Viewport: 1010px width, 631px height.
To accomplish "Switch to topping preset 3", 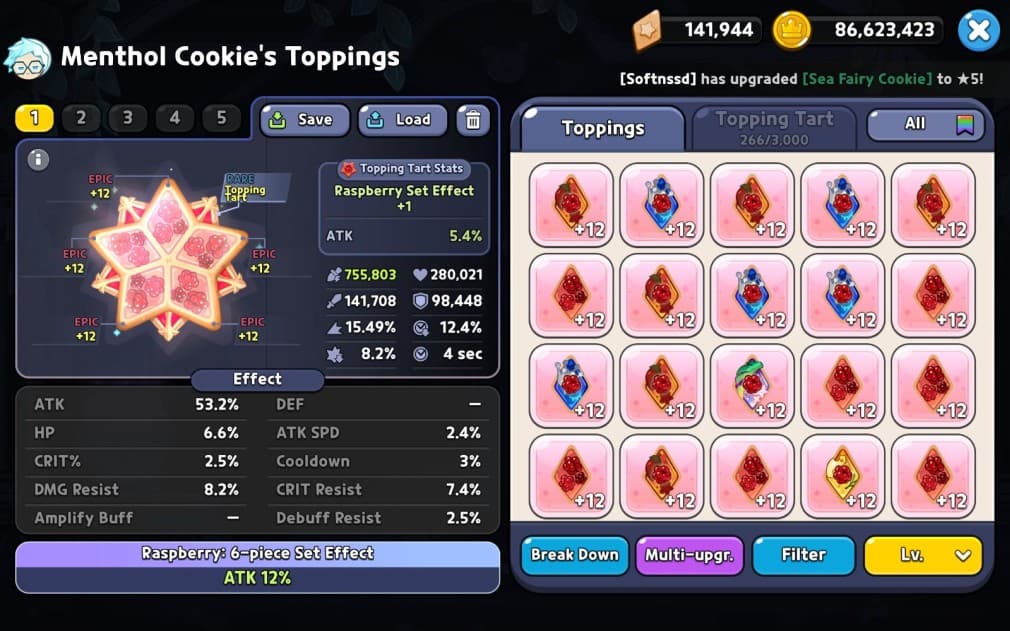I will 128,118.
